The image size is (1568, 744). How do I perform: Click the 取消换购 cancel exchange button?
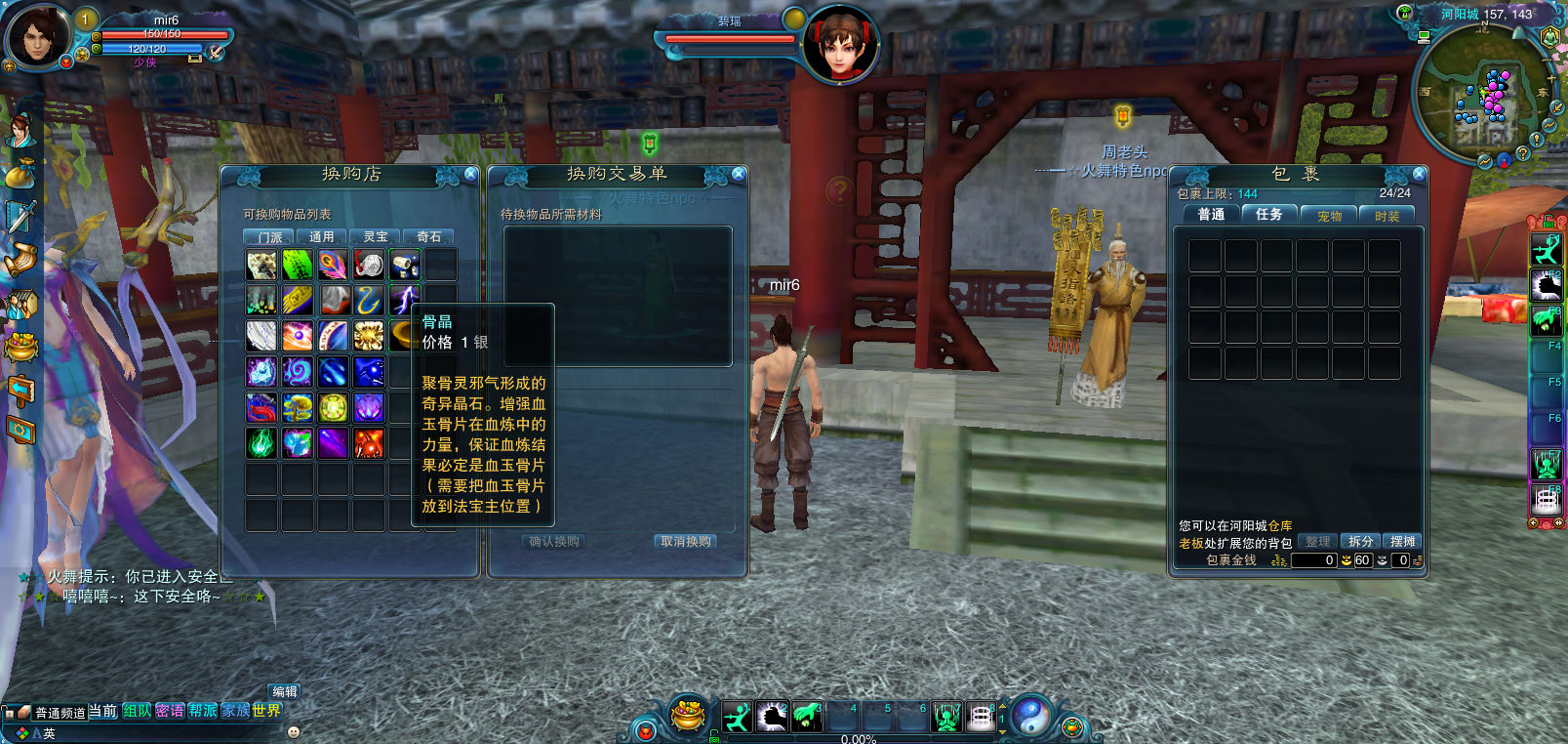pos(686,542)
